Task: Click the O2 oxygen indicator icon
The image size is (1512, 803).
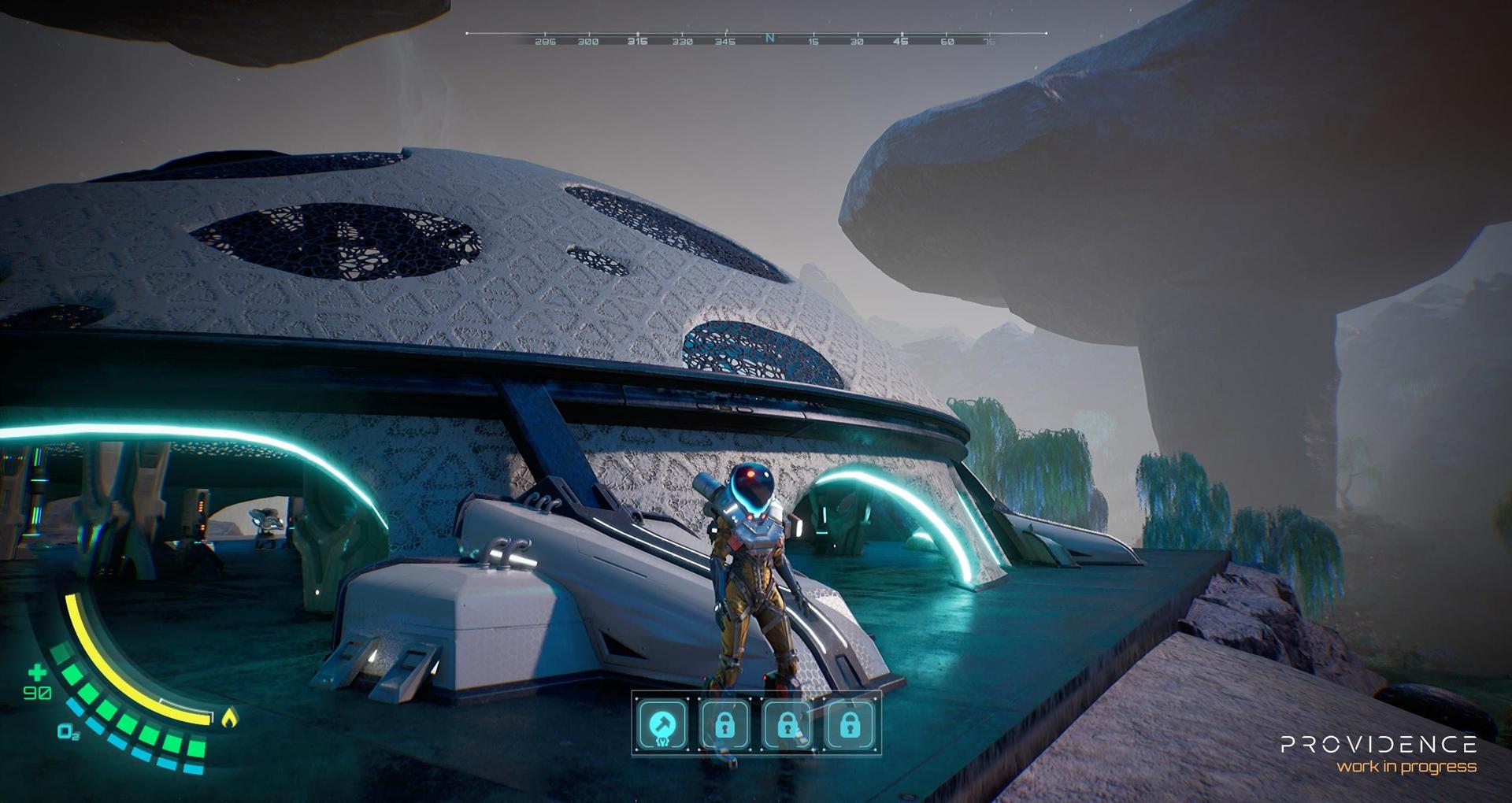Action: click(x=67, y=731)
